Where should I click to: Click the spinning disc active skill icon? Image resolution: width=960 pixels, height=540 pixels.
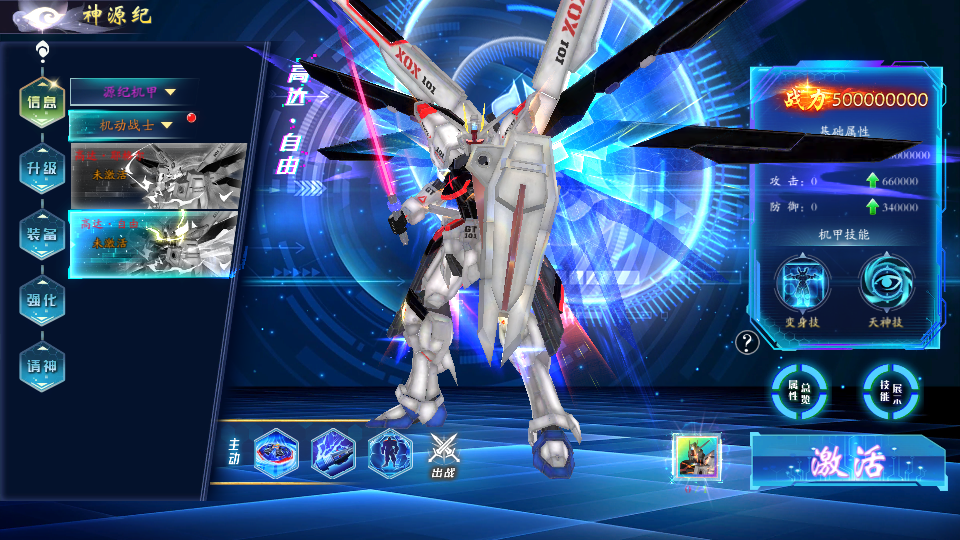(276, 452)
